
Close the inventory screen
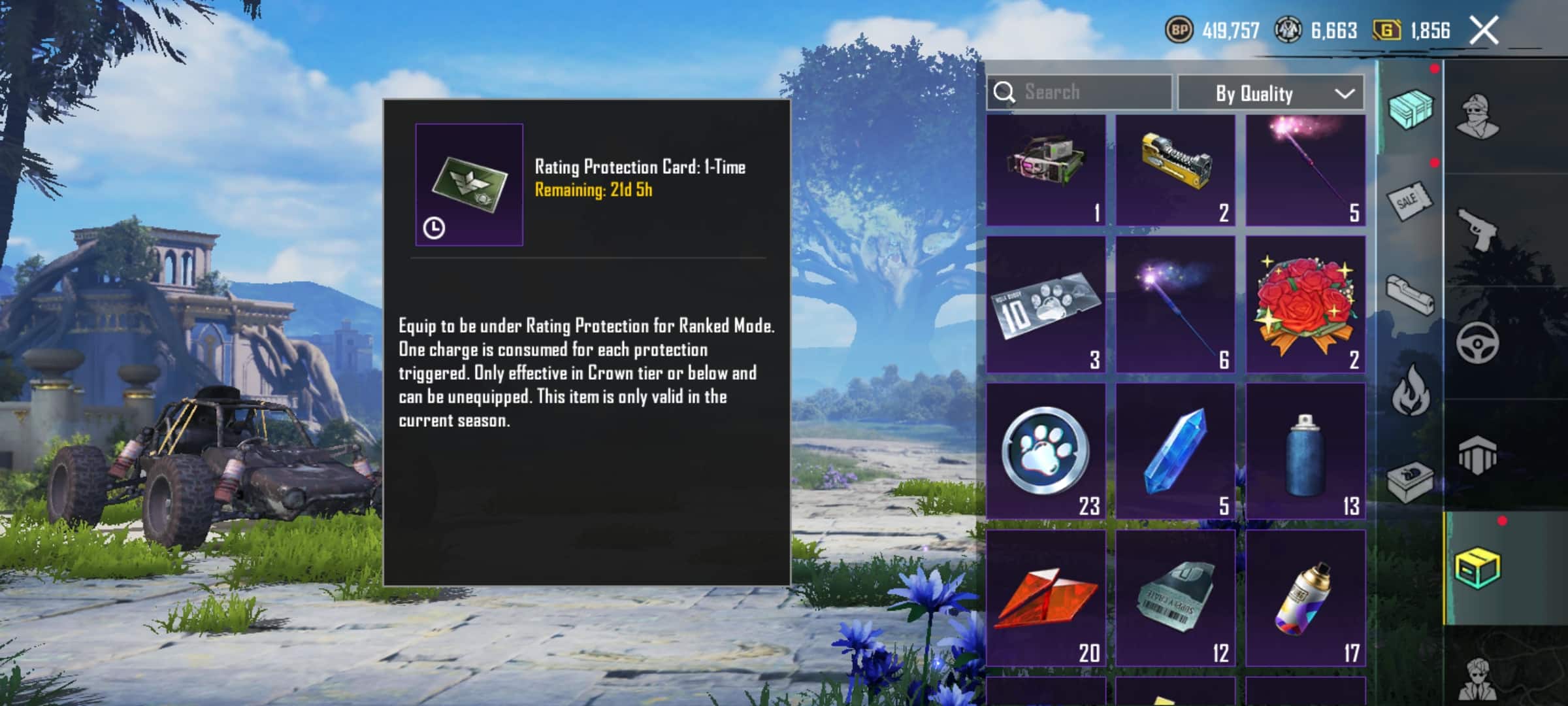coord(1484,31)
